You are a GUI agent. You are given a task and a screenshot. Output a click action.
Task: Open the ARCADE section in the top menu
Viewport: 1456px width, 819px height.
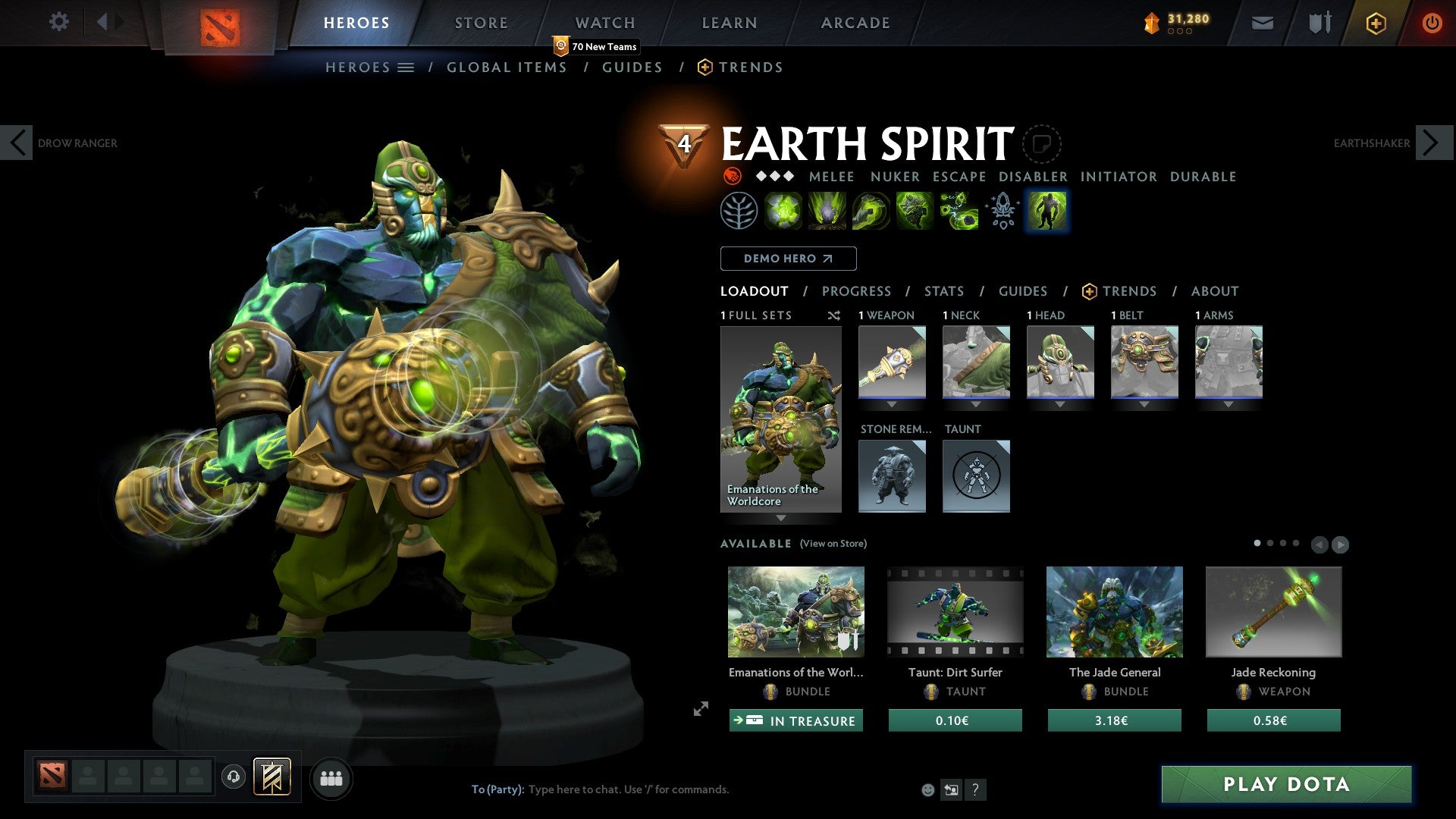click(855, 22)
